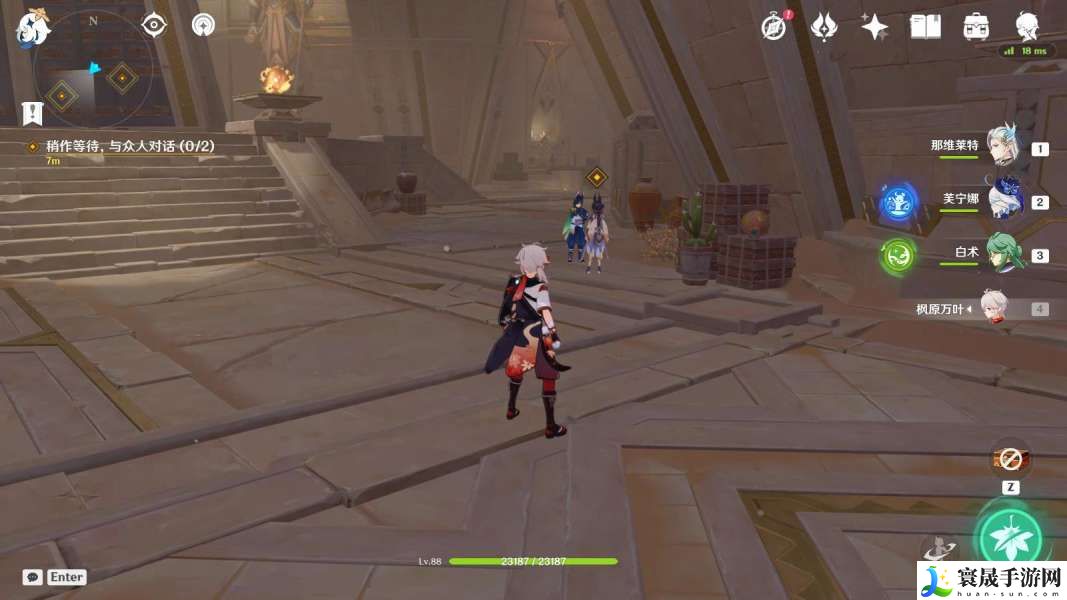
Task: Activate the eye-shaped Elemental Sight icon
Action: [x=154, y=25]
